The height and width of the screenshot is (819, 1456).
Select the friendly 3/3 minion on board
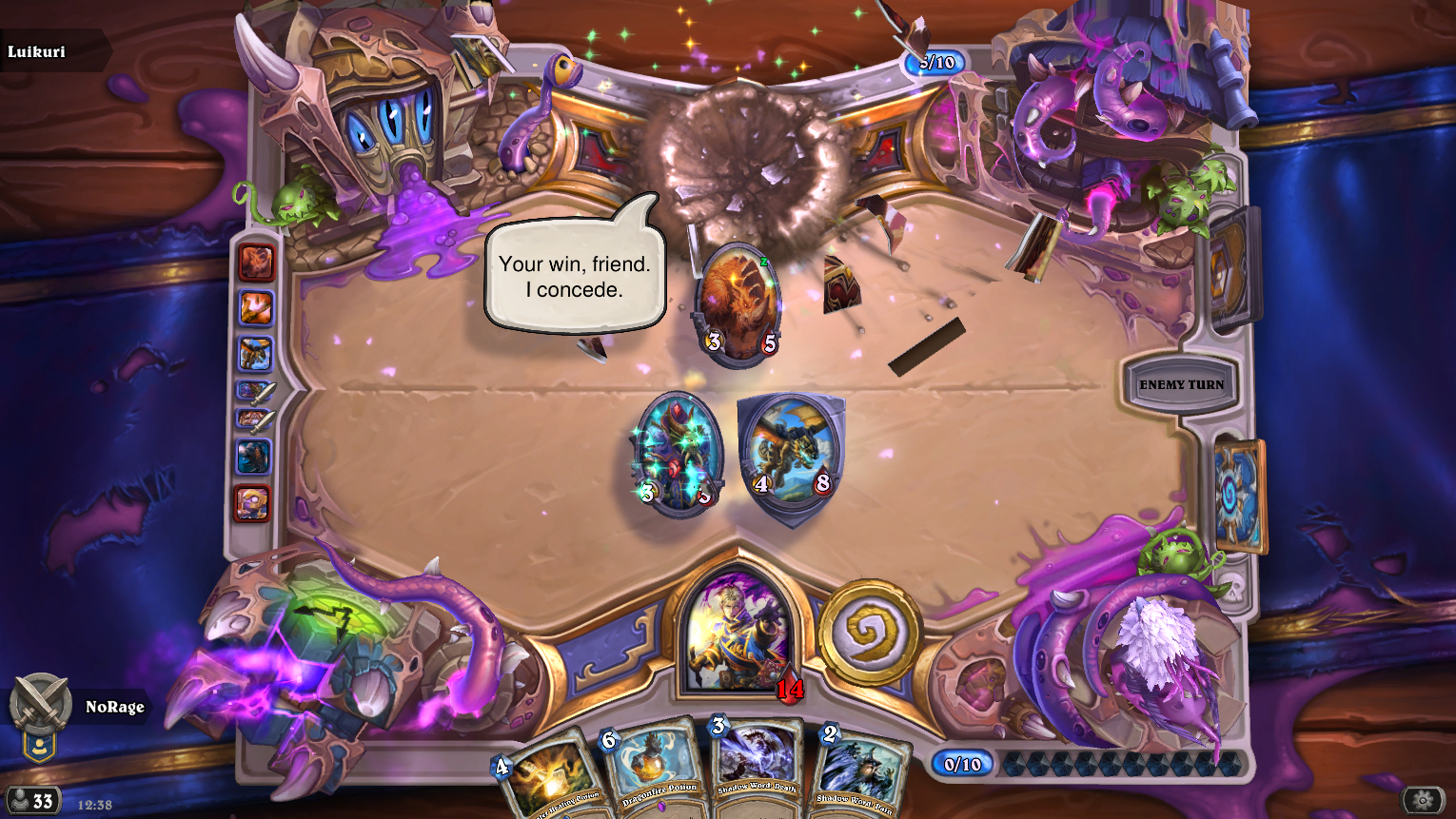pyautogui.click(x=678, y=455)
